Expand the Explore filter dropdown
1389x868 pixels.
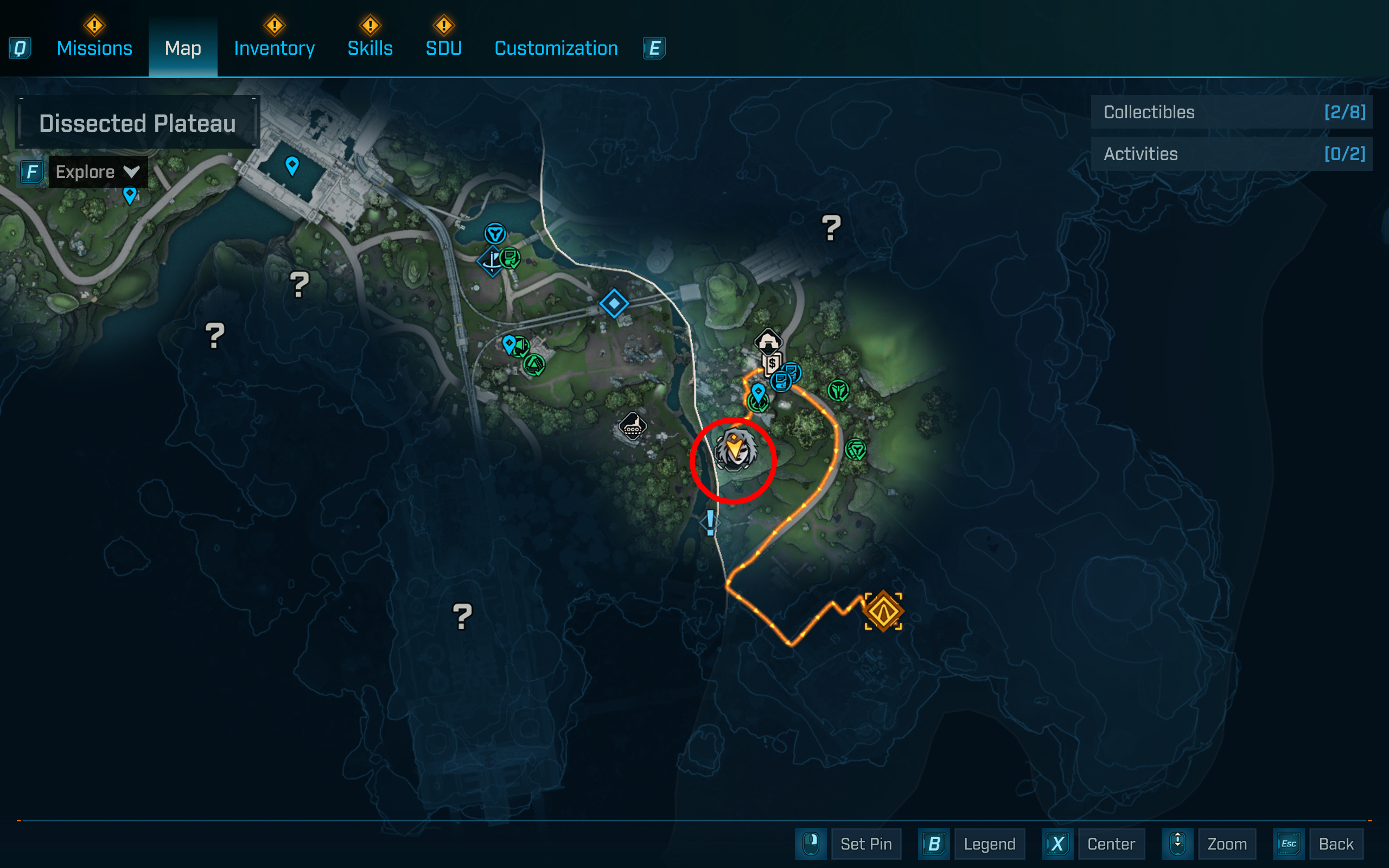tap(97, 171)
